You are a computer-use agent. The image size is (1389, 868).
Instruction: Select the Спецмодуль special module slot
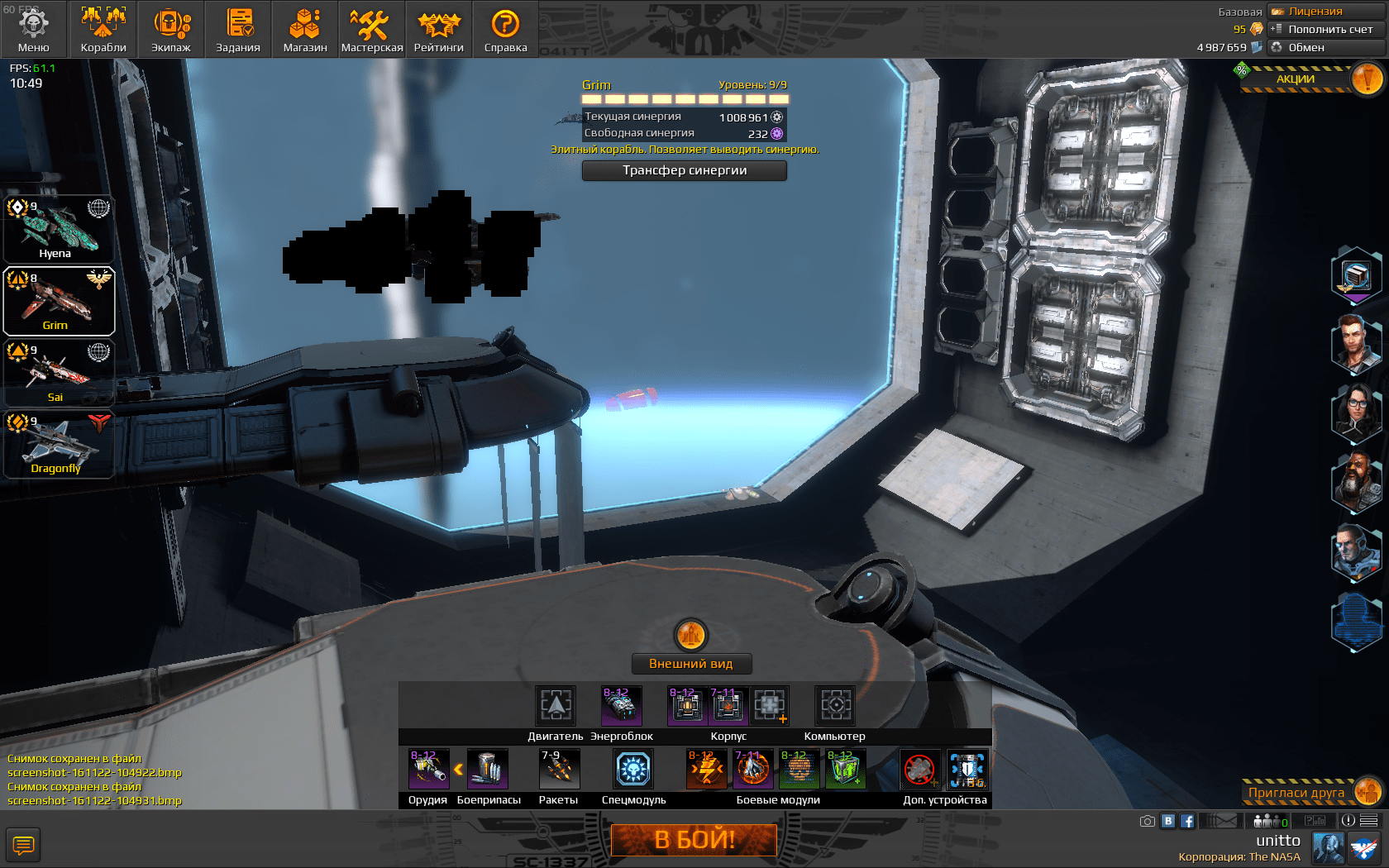[x=634, y=770]
